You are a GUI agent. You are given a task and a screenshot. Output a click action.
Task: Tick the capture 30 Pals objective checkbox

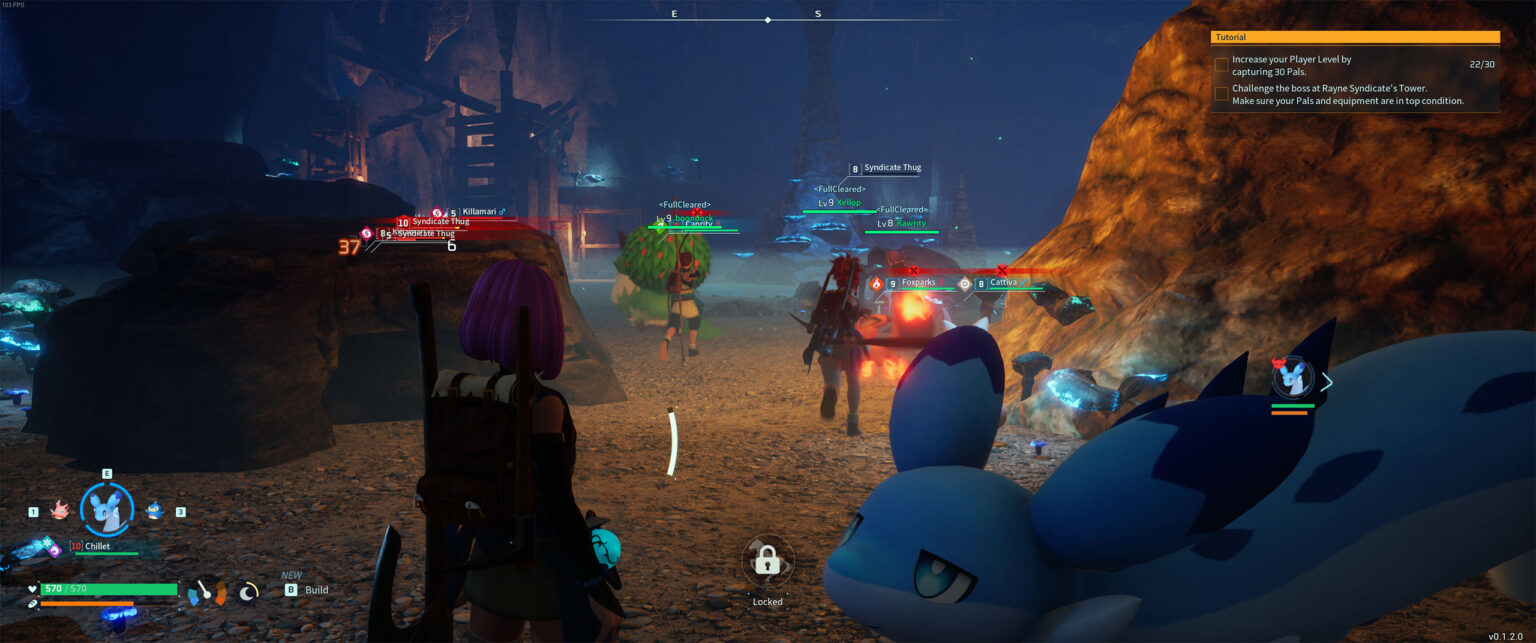(1221, 65)
